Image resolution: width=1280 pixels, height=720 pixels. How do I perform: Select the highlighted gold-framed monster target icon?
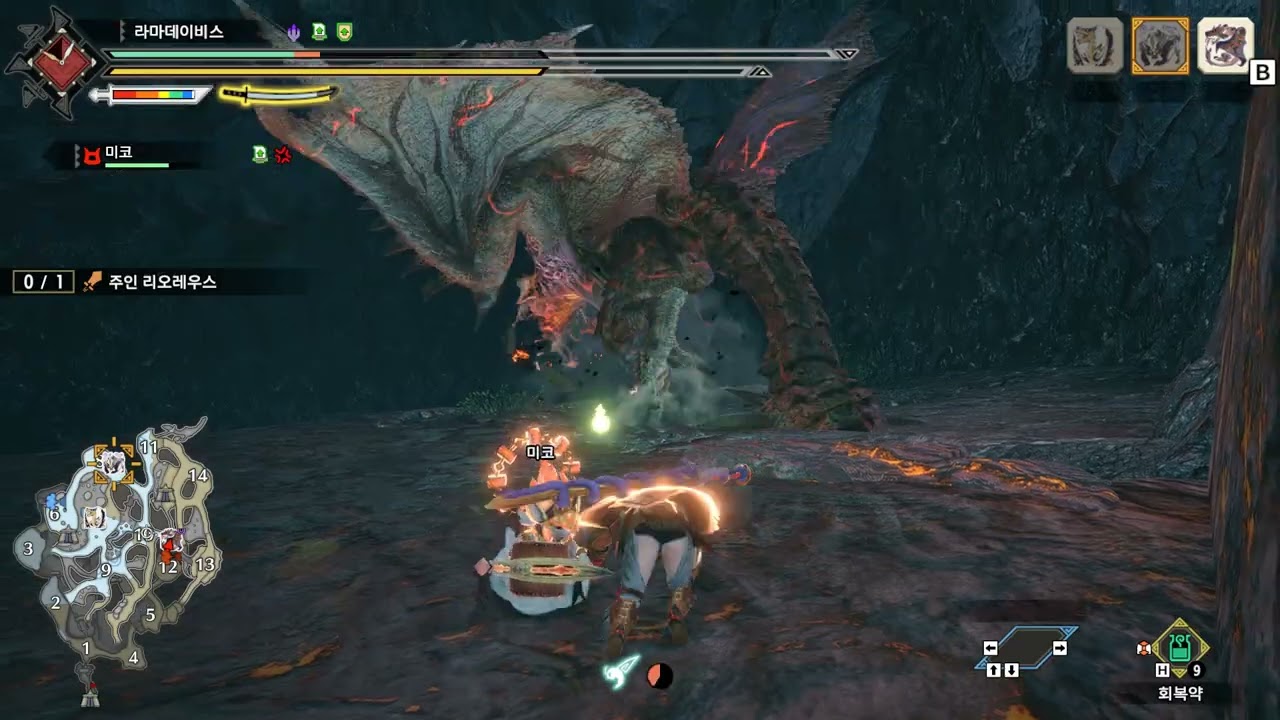1160,46
